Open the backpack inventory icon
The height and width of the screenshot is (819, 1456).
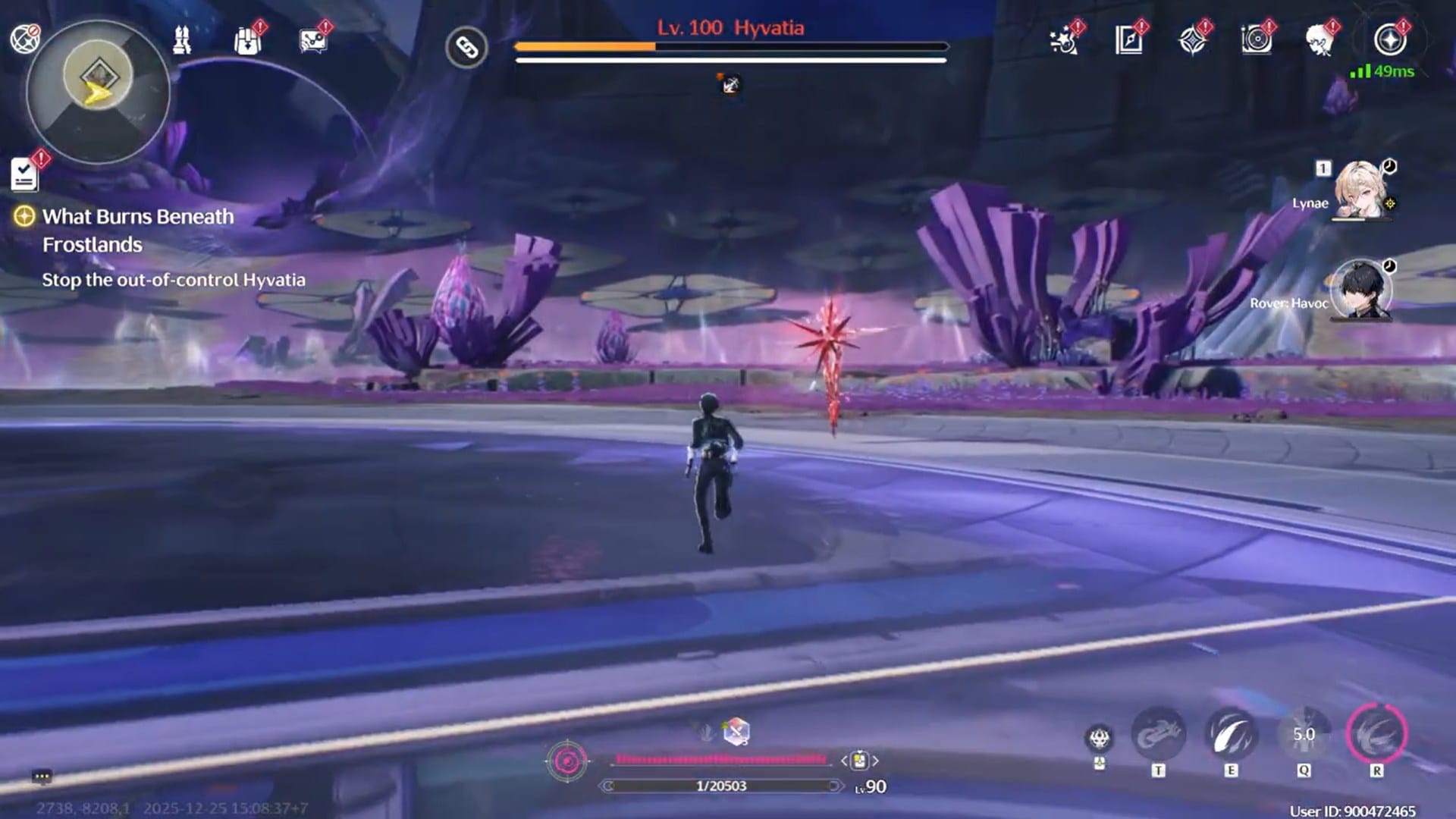tap(247, 41)
